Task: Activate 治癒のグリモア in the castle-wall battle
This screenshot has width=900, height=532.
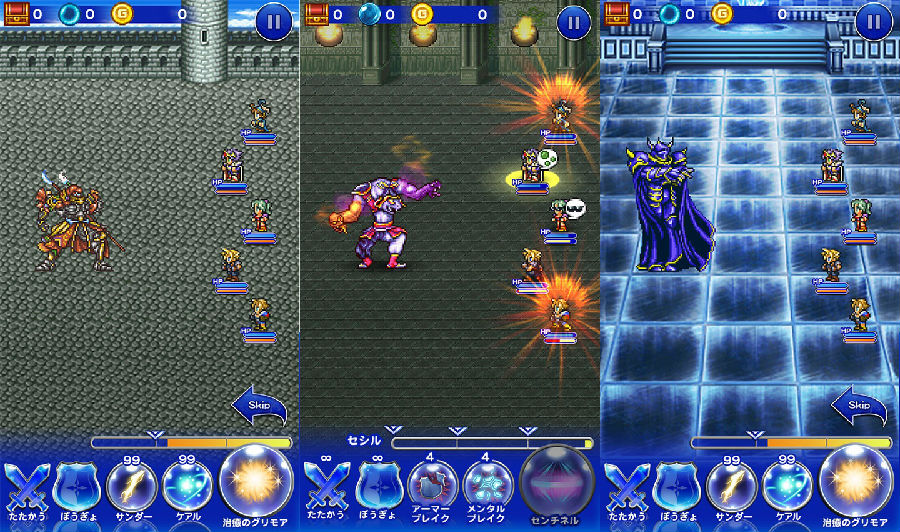Action: pos(257,480)
